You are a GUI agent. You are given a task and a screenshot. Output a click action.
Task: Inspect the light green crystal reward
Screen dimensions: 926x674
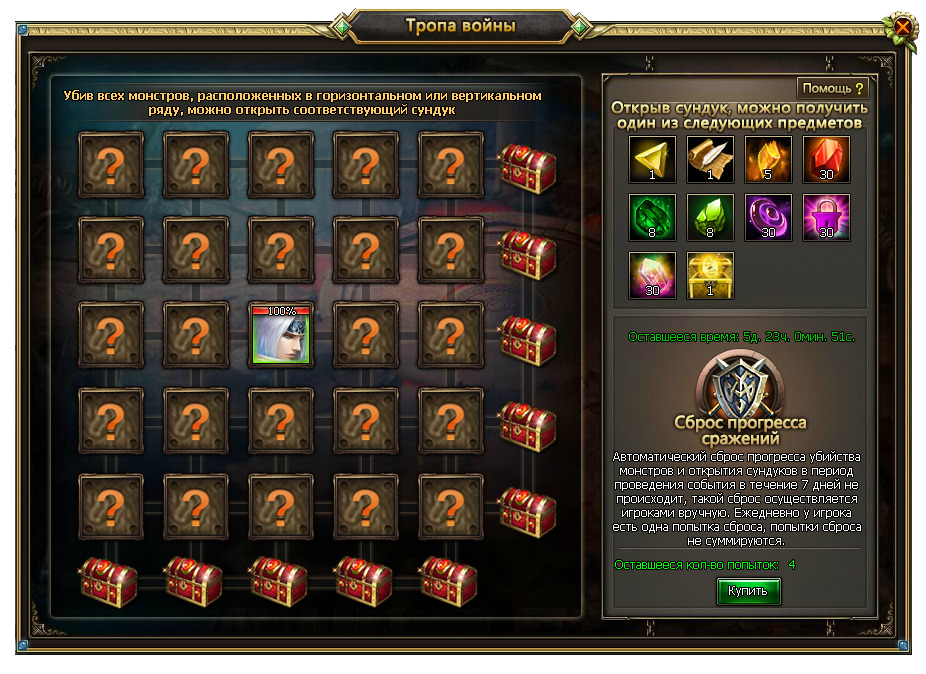click(x=710, y=218)
